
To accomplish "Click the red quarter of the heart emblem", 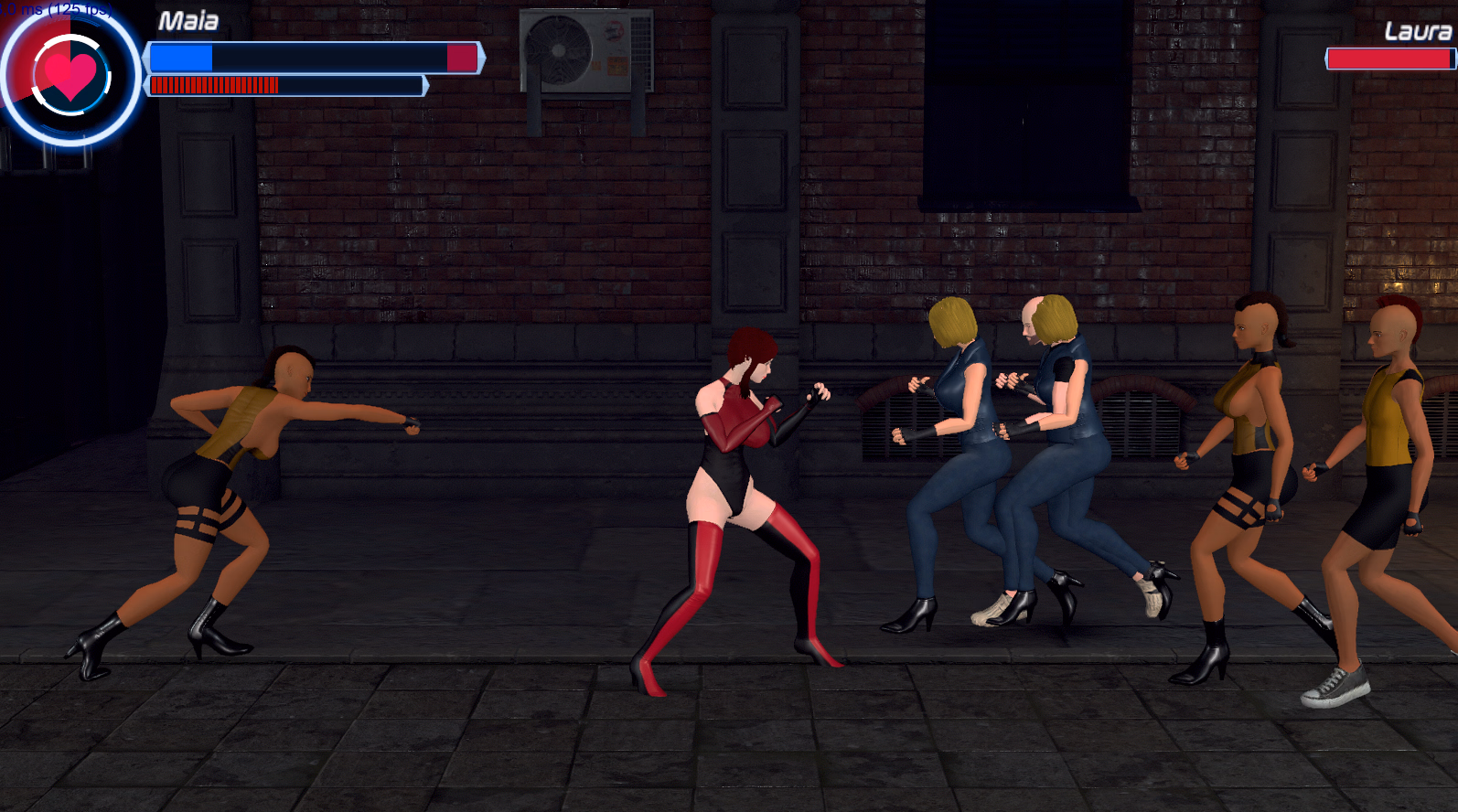I will [46, 37].
